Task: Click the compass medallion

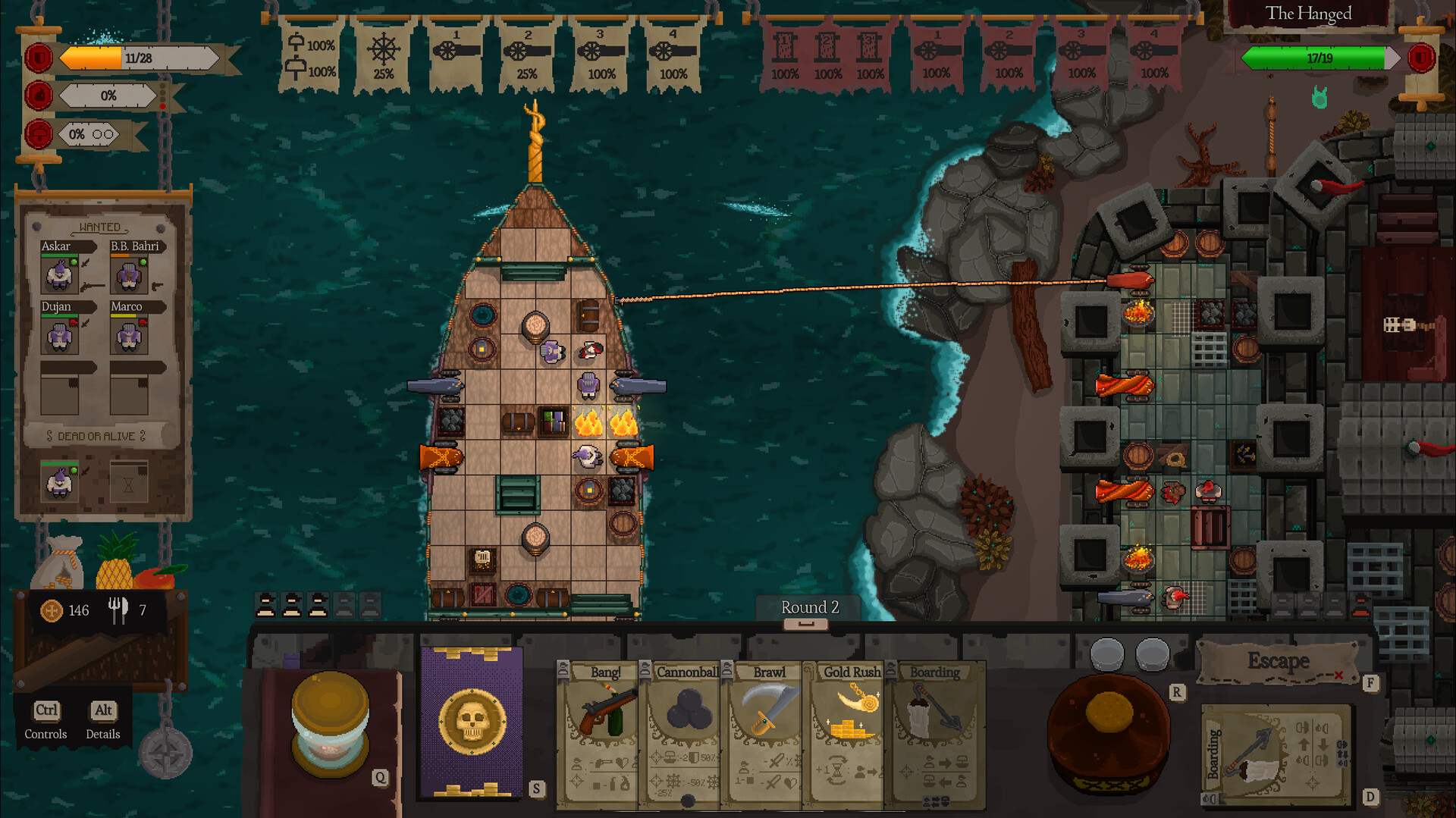Action: tap(165, 753)
